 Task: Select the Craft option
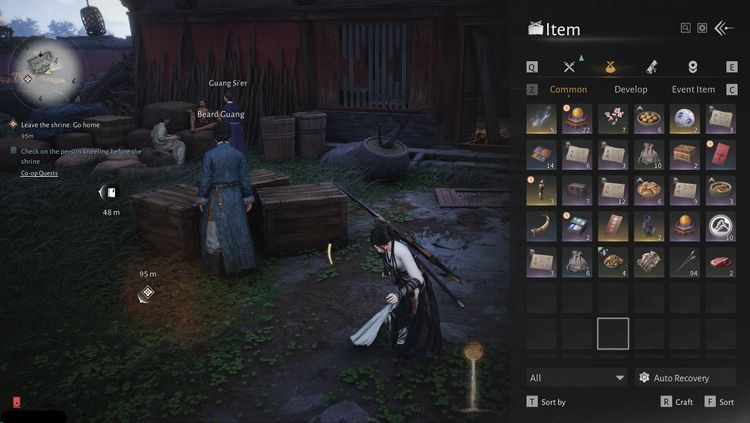(678, 401)
